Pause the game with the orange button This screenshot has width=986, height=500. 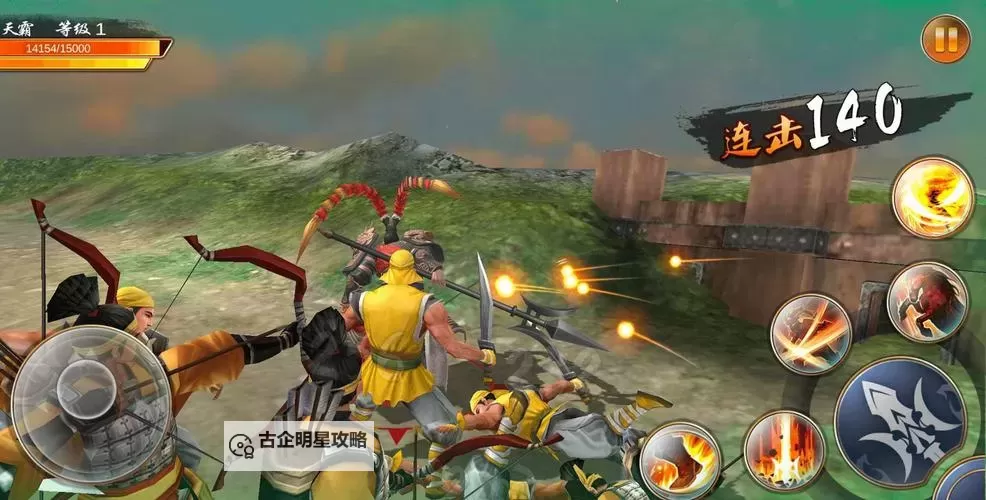coord(945,40)
